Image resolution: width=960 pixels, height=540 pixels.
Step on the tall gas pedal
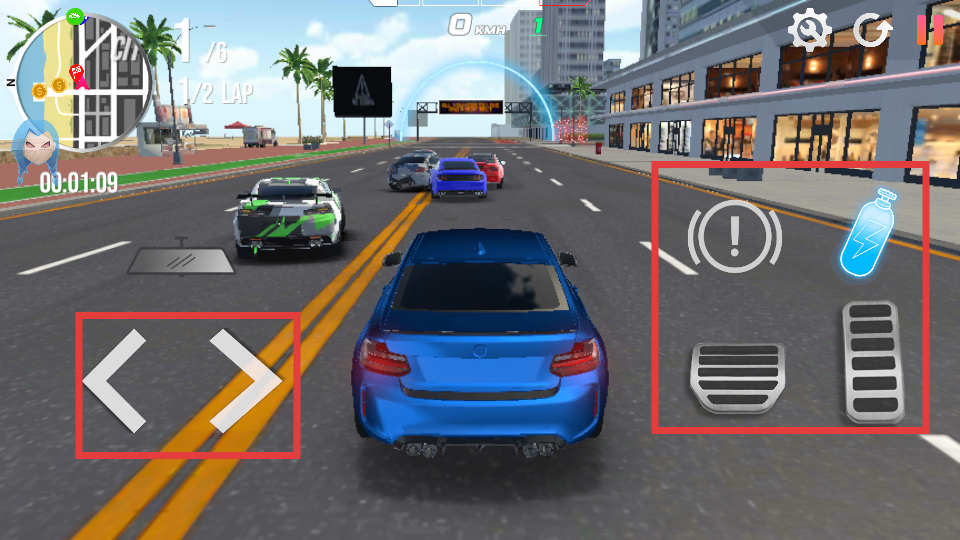coord(873,361)
